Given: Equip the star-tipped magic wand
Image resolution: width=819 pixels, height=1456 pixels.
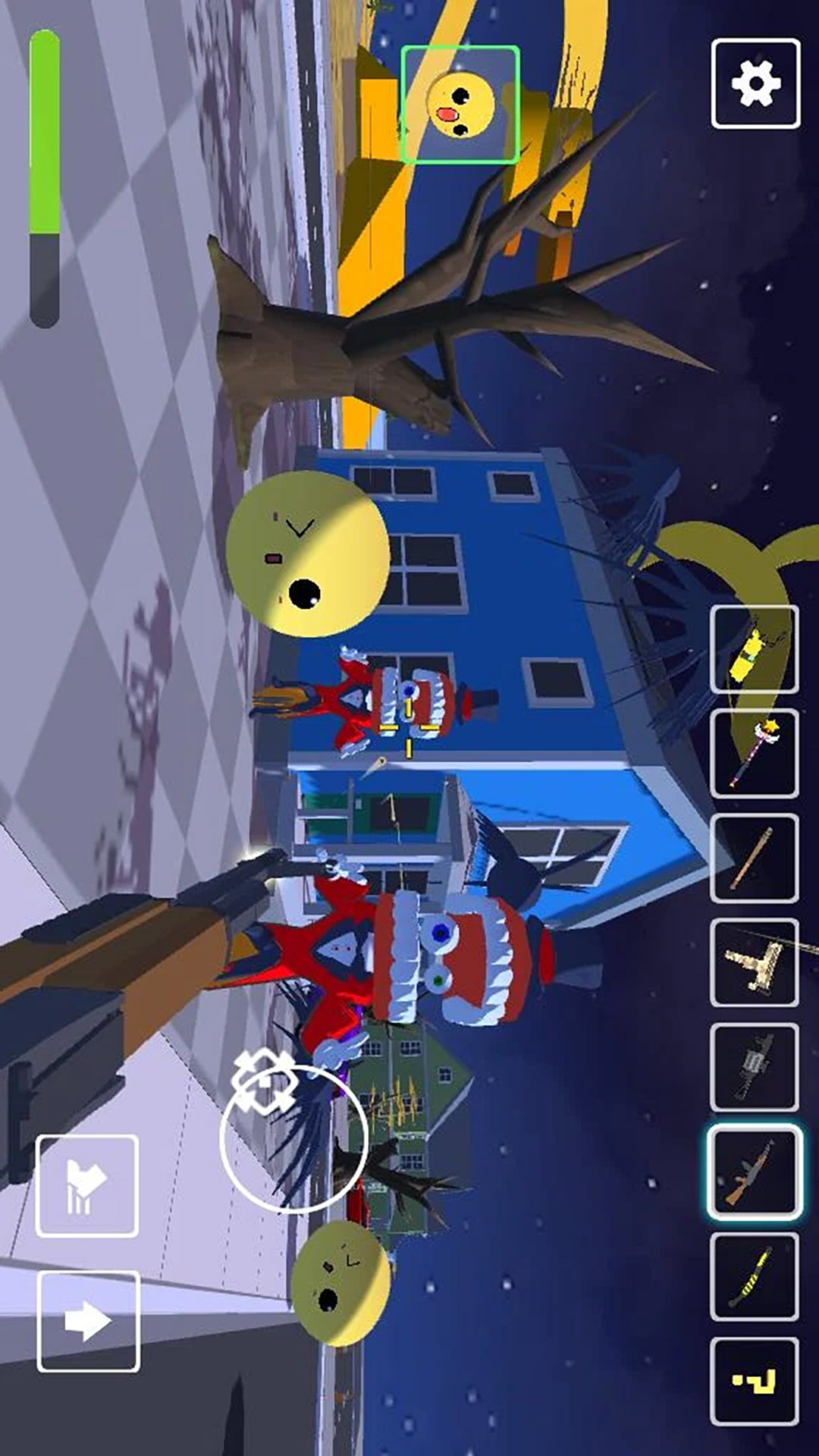Looking at the screenshot, I should pyautogui.click(x=754, y=753).
